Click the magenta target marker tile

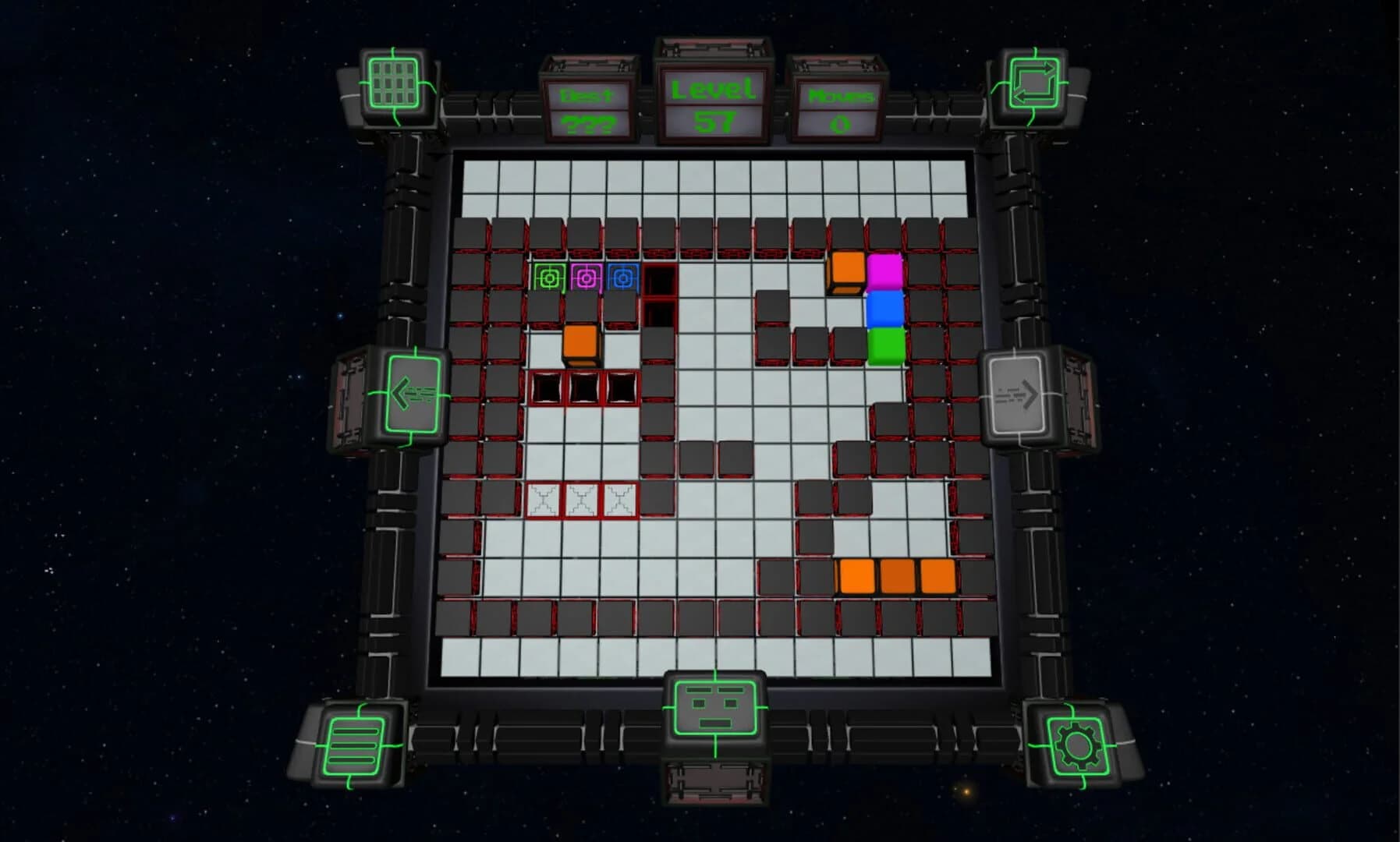point(585,278)
